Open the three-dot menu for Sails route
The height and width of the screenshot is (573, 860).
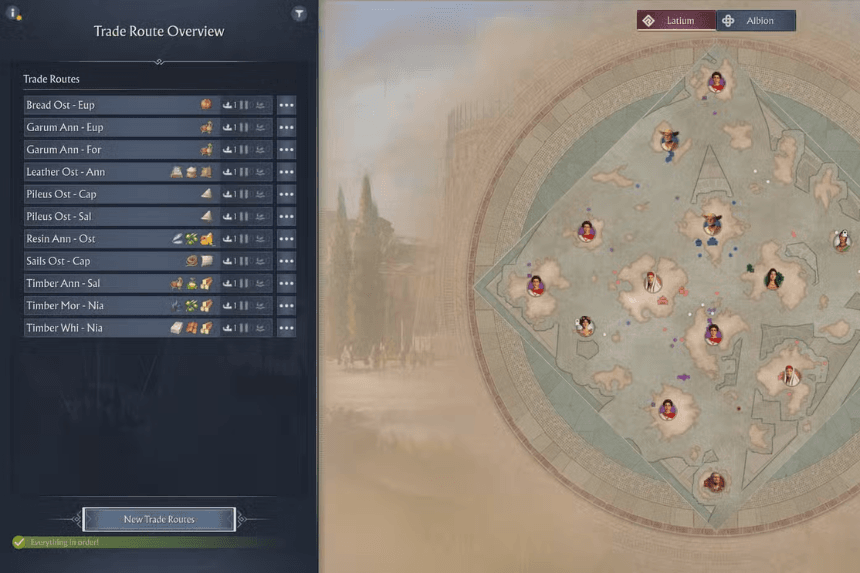[x=286, y=261]
